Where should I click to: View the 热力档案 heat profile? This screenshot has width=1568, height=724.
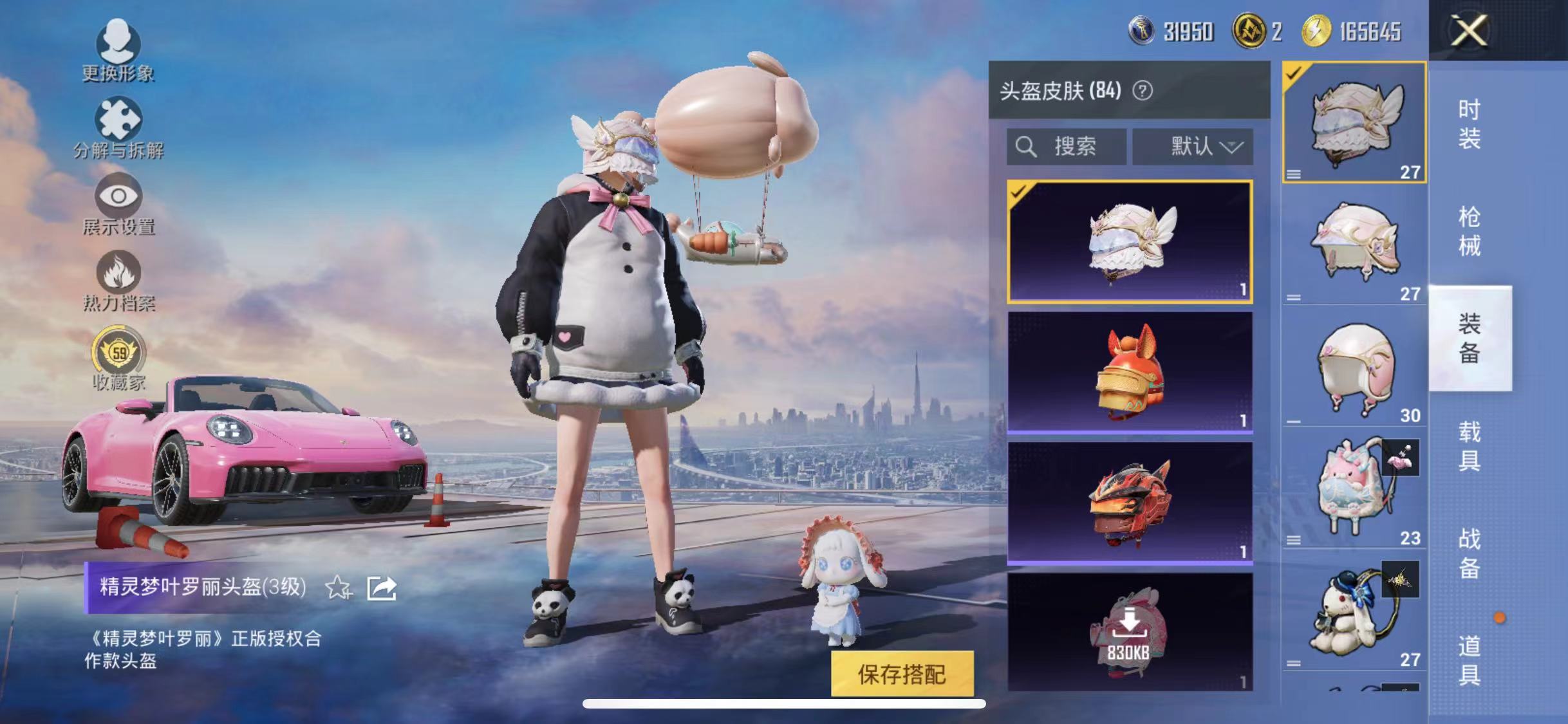point(119,277)
